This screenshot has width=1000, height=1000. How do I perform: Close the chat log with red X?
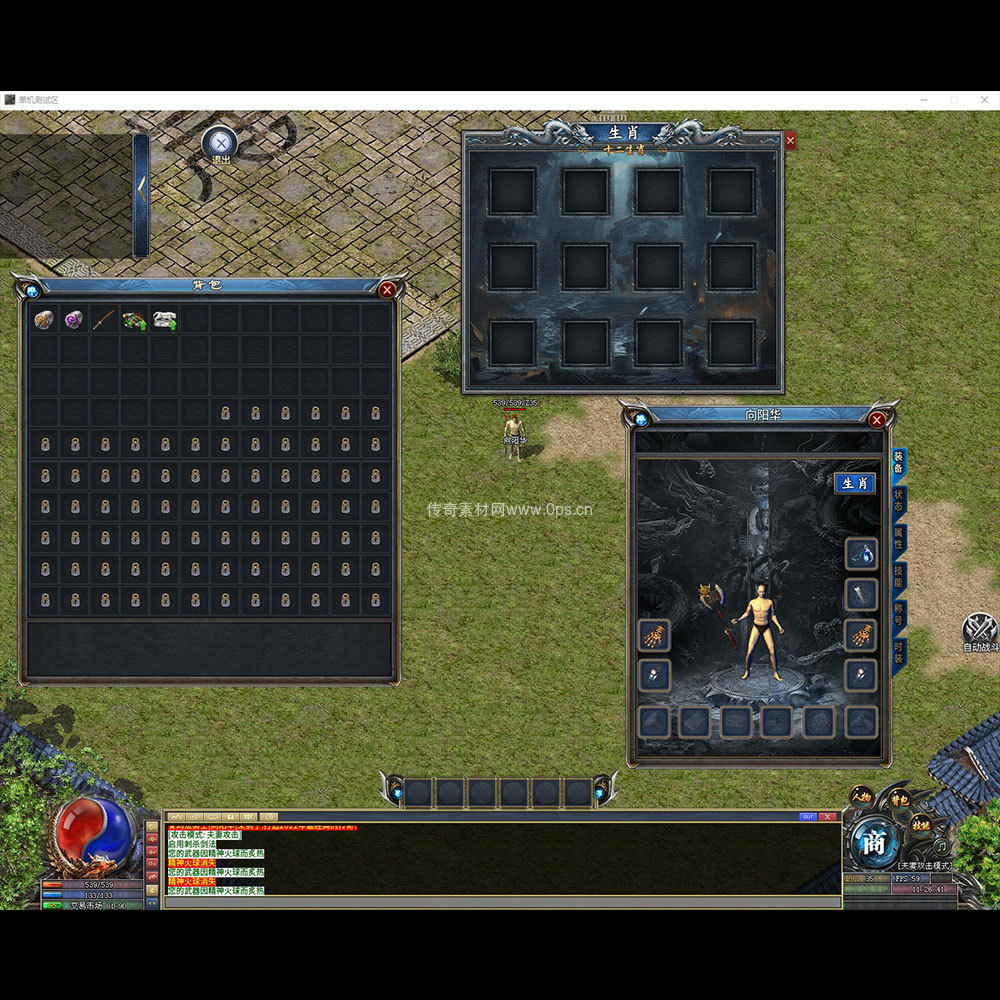[828, 817]
